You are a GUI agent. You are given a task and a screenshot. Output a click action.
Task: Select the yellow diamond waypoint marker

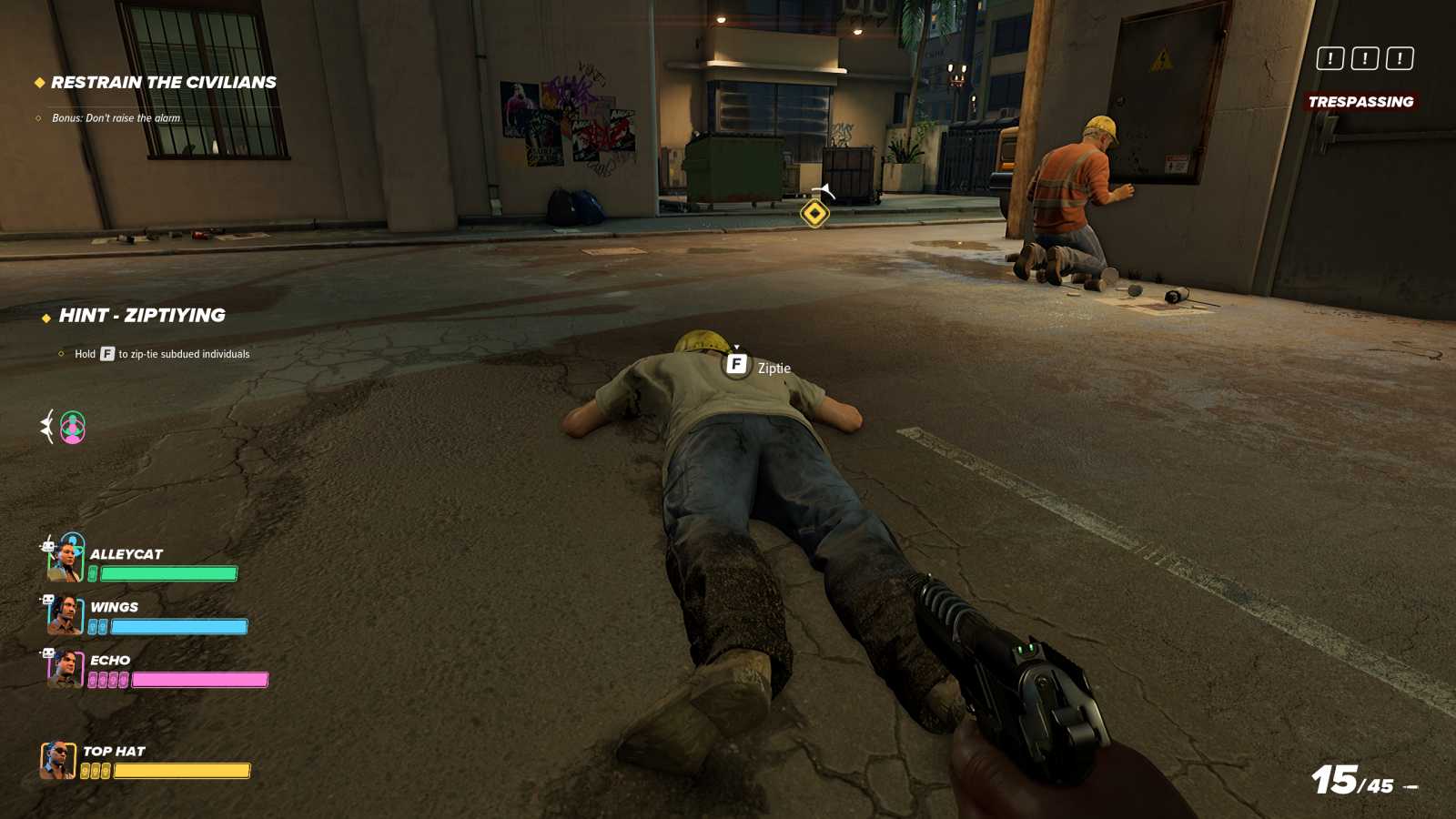813,214
